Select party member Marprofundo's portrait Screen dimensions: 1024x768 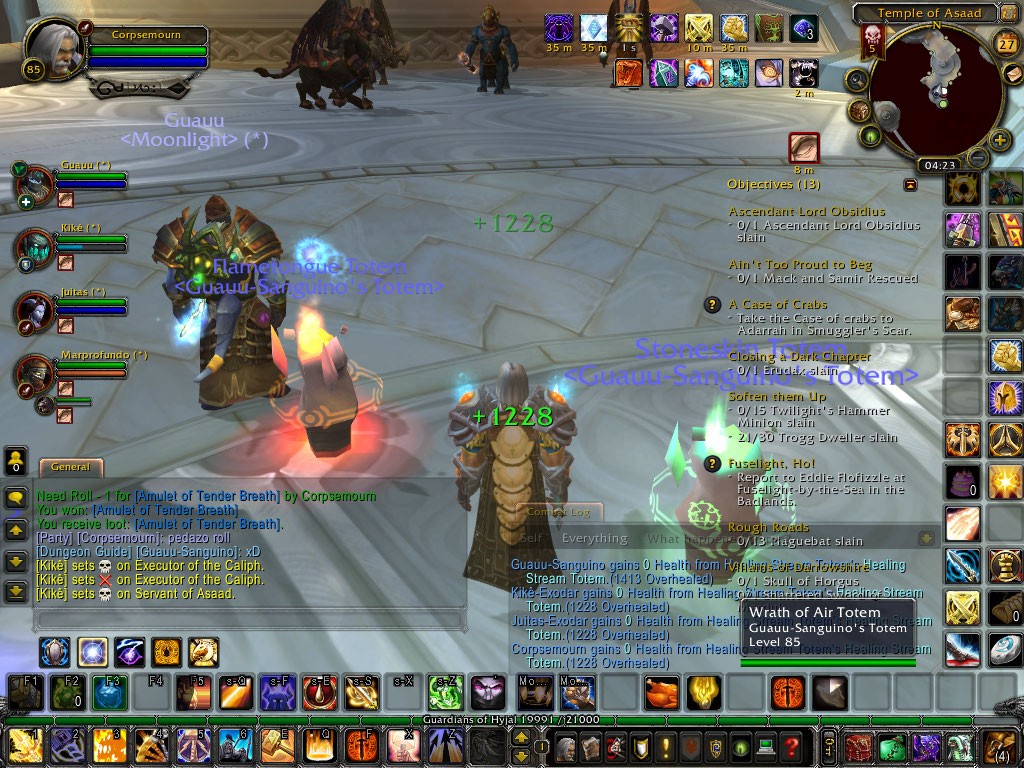36,374
